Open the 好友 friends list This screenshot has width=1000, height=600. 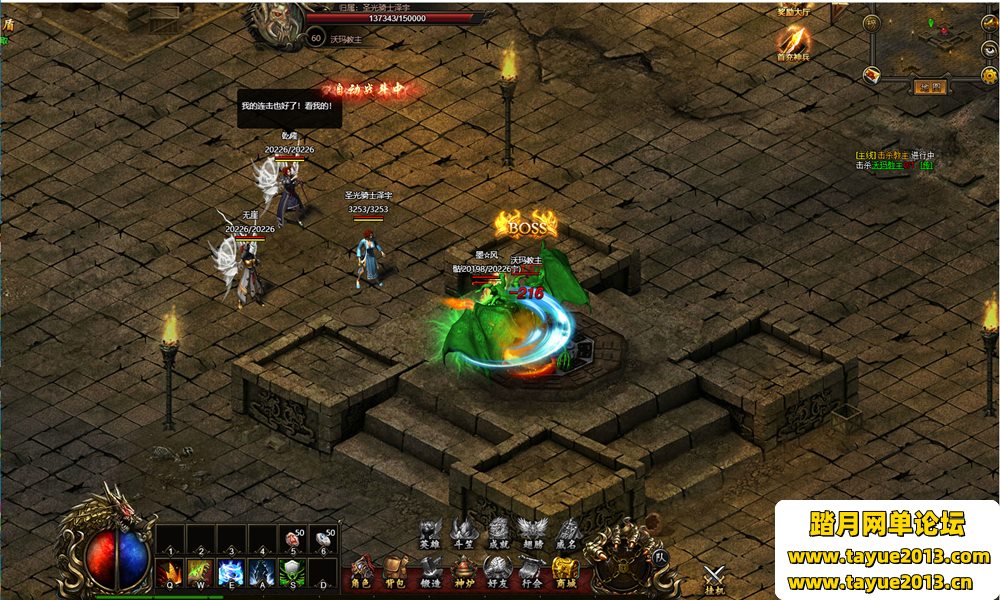[497, 574]
